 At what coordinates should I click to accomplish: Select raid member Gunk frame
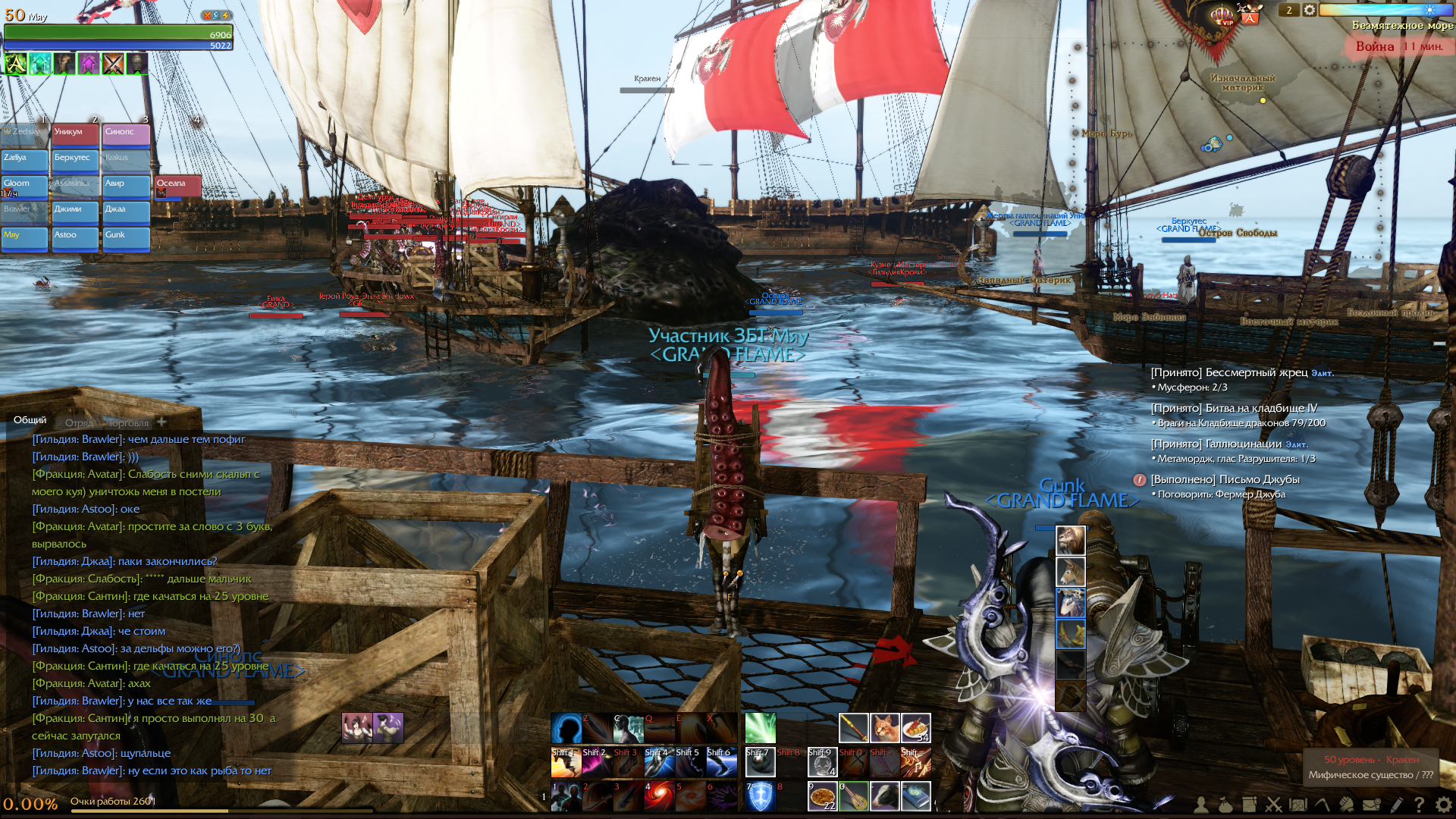click(x=126, y=238)
